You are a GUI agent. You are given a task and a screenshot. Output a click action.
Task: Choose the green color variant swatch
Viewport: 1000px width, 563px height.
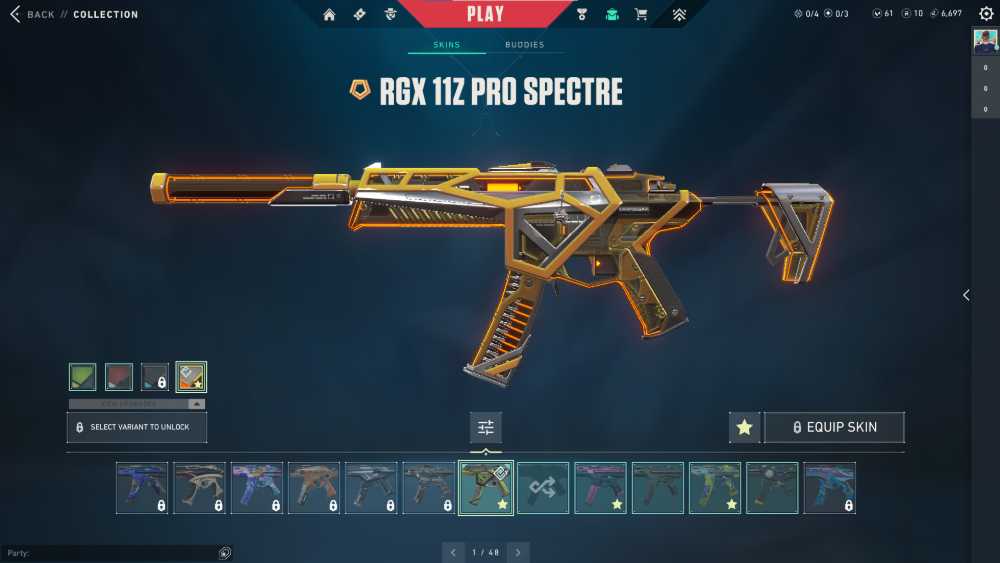(x=83, y=376)
